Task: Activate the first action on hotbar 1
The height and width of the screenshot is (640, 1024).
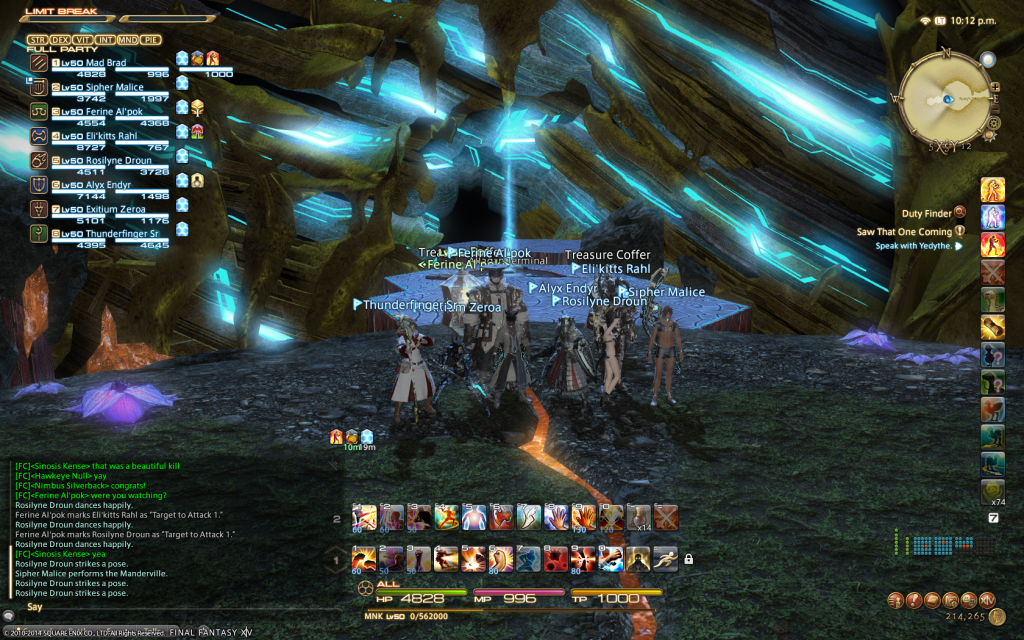Action: (364, 558)
